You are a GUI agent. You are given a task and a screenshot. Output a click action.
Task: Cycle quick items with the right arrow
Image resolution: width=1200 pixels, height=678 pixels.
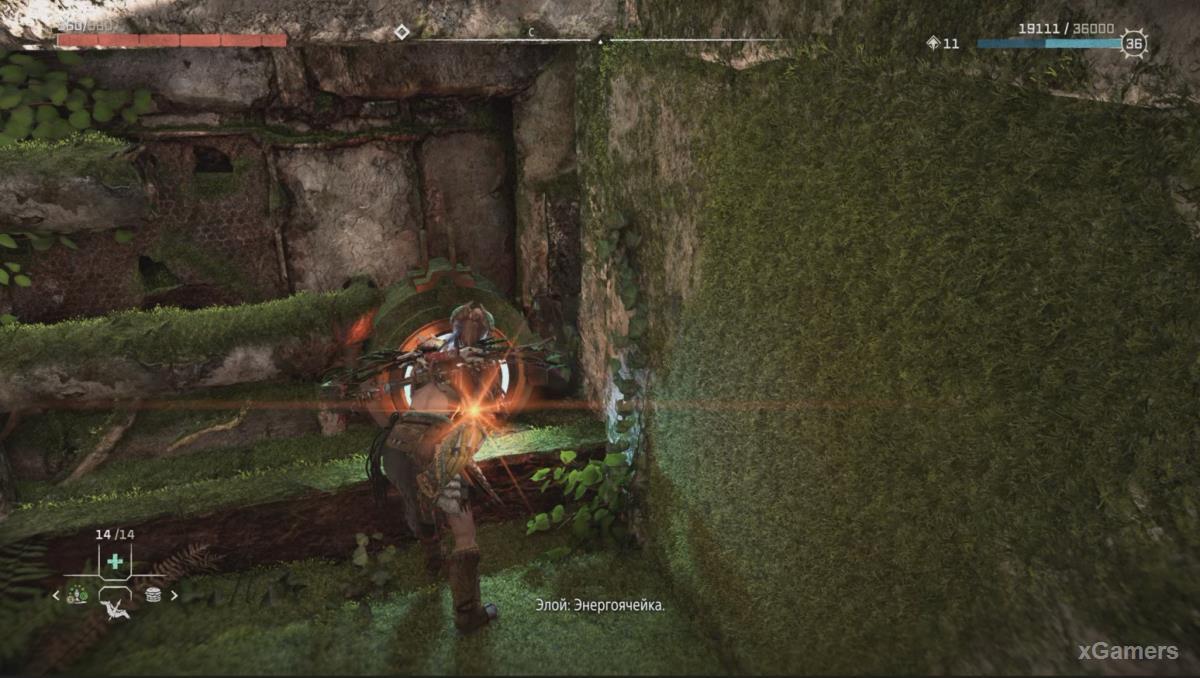click(174, 596)
